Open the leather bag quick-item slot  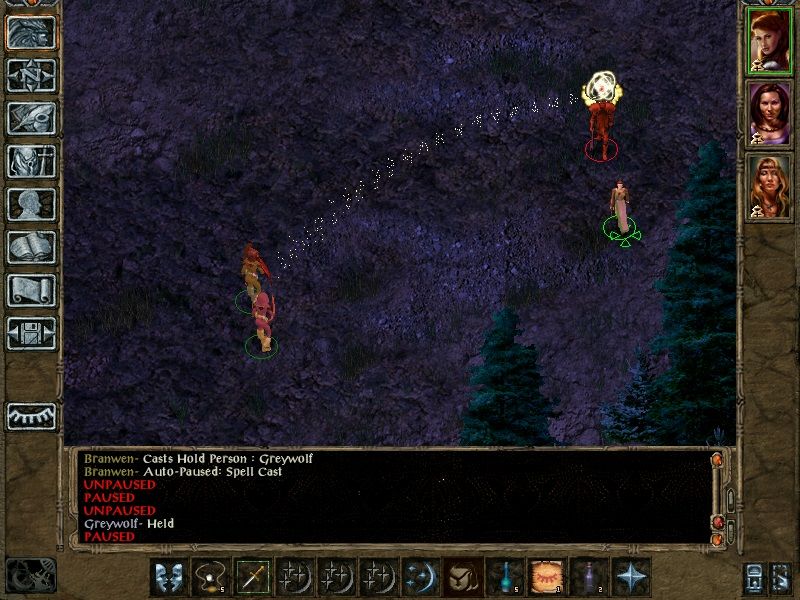pyautogui.click(x=463, y=578)
